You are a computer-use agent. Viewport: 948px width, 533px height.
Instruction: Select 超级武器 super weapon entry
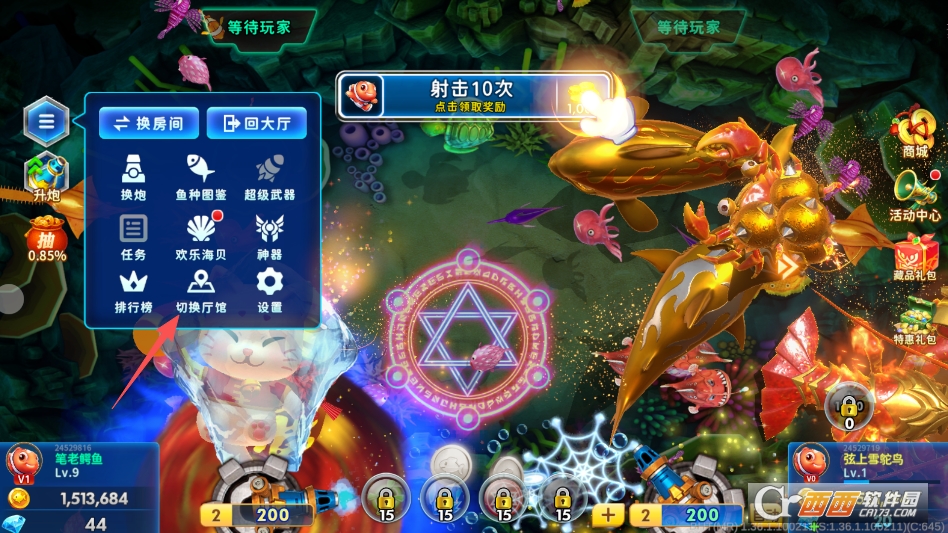click(x=270, y=176)
